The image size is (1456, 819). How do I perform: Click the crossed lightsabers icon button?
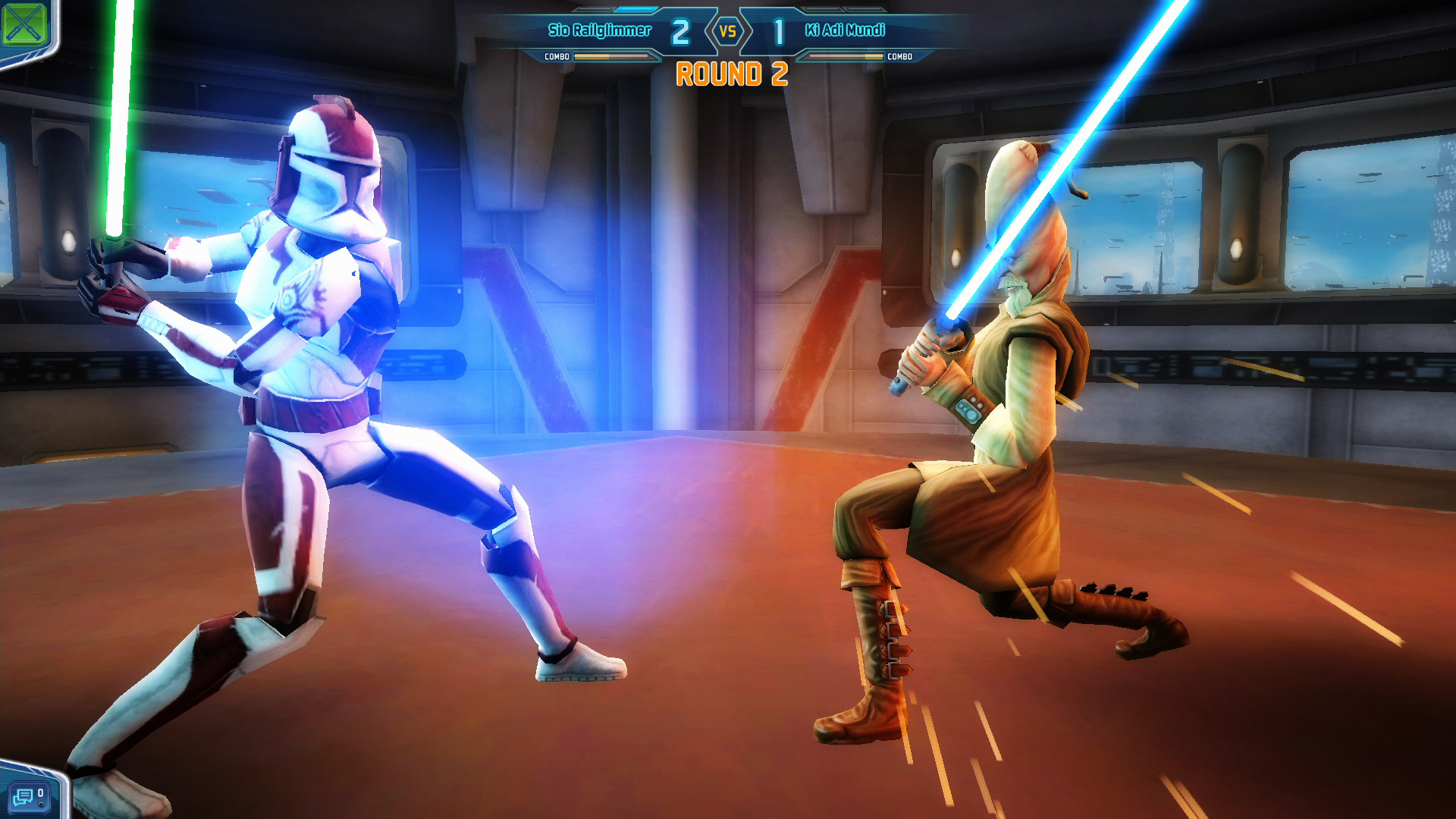click(24, 24)
